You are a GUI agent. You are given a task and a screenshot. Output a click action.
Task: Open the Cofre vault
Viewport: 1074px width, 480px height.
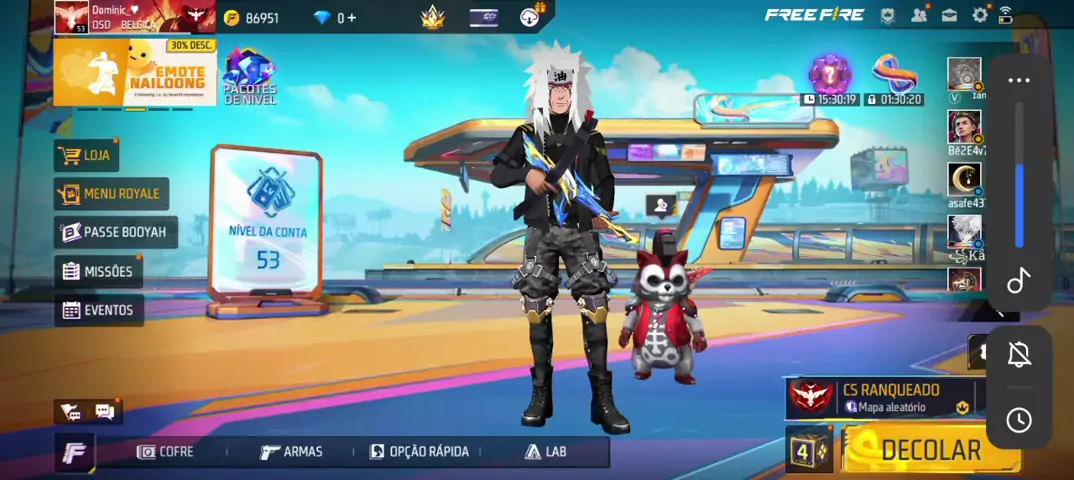(166, 452)
